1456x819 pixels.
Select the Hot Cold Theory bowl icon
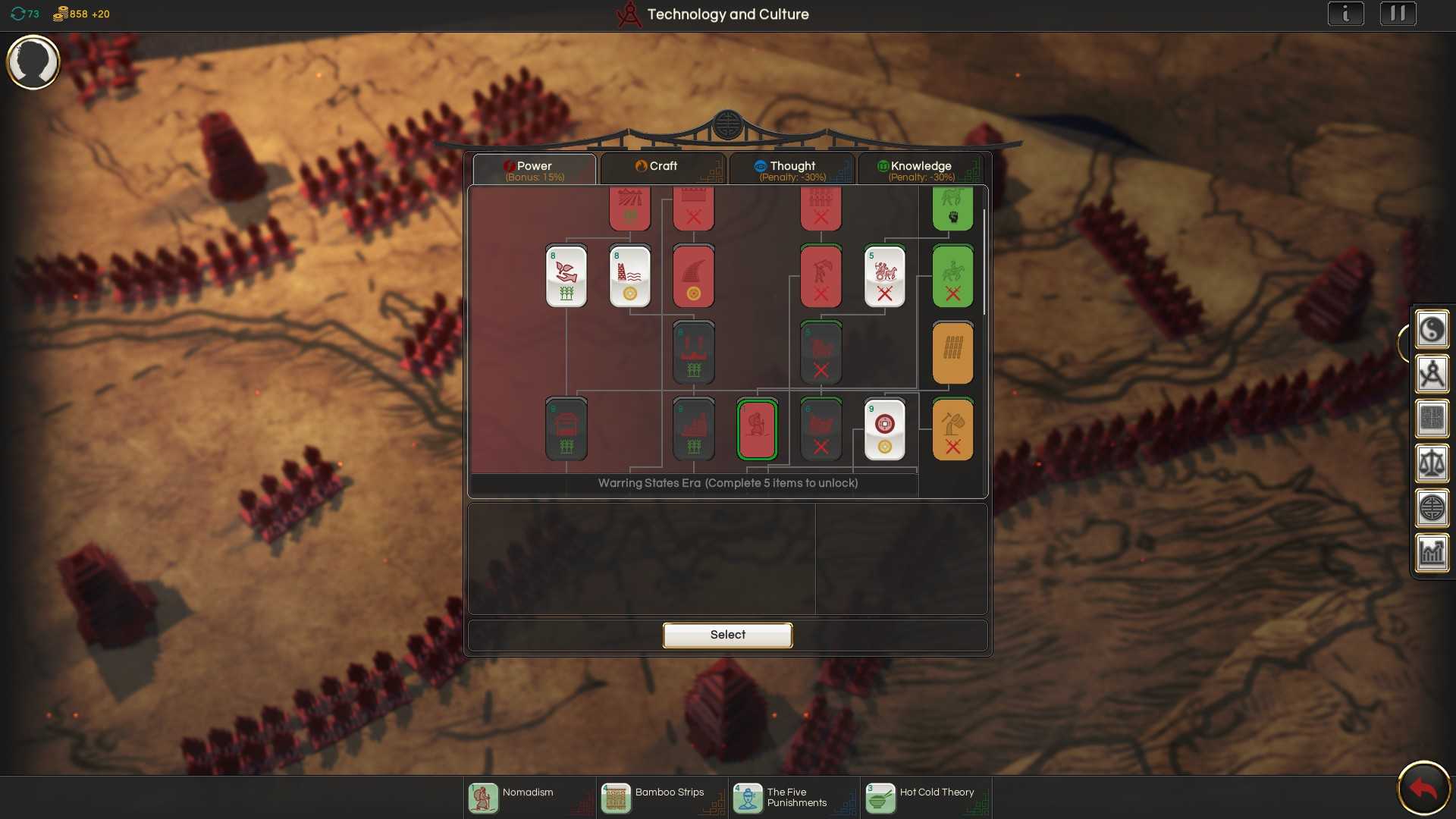[880, 798]
